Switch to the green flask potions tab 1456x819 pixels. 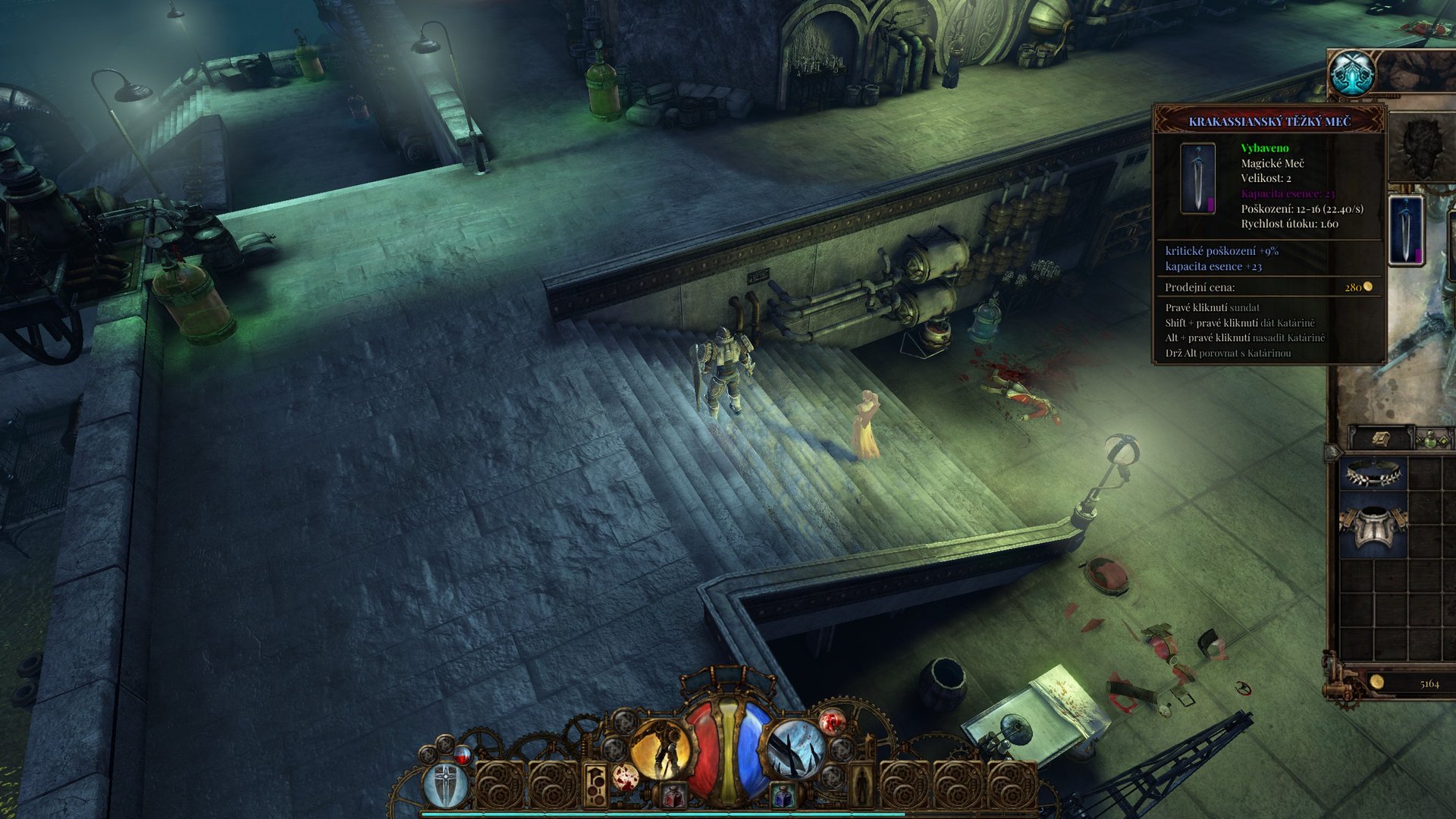[1430, 440]
